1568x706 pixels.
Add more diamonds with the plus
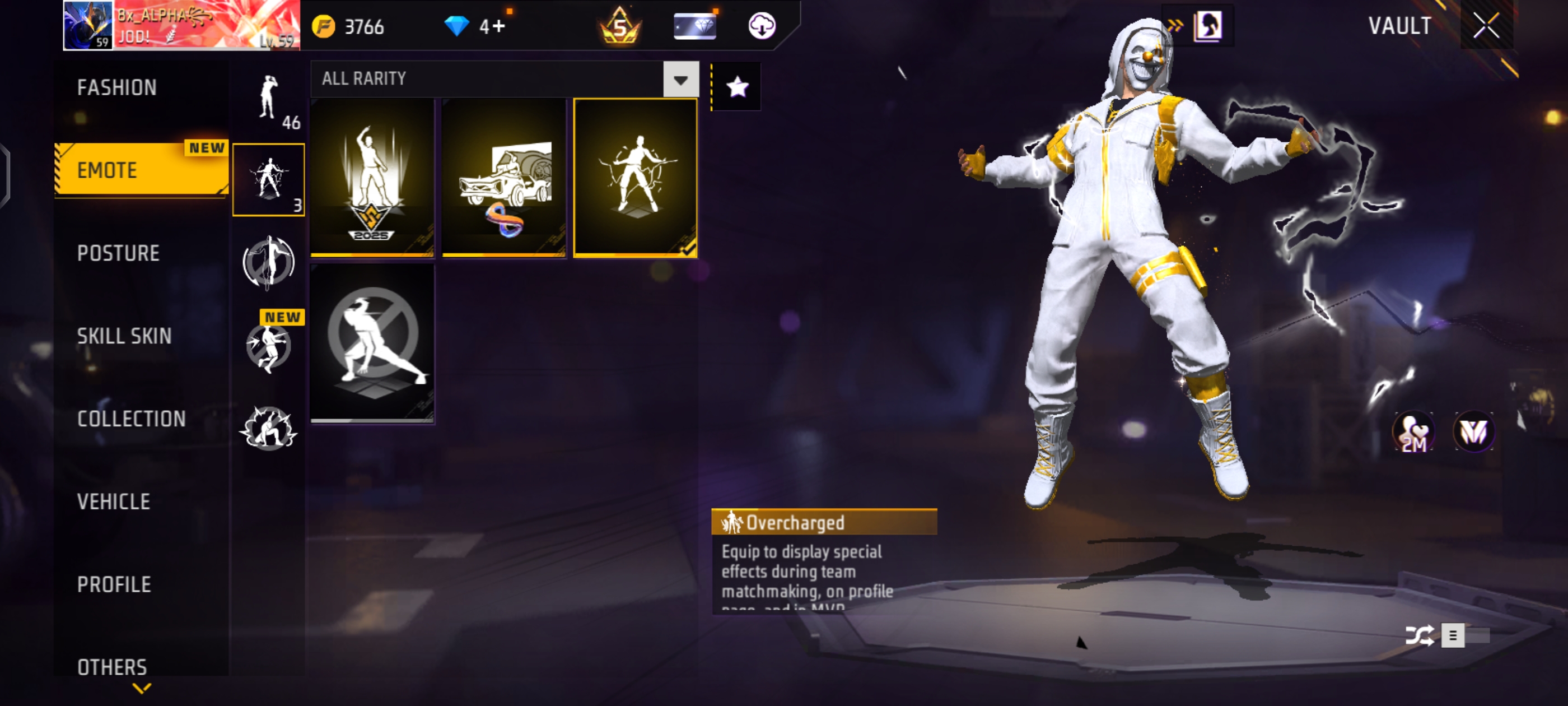pyautogui.click(x=499, y=26)
